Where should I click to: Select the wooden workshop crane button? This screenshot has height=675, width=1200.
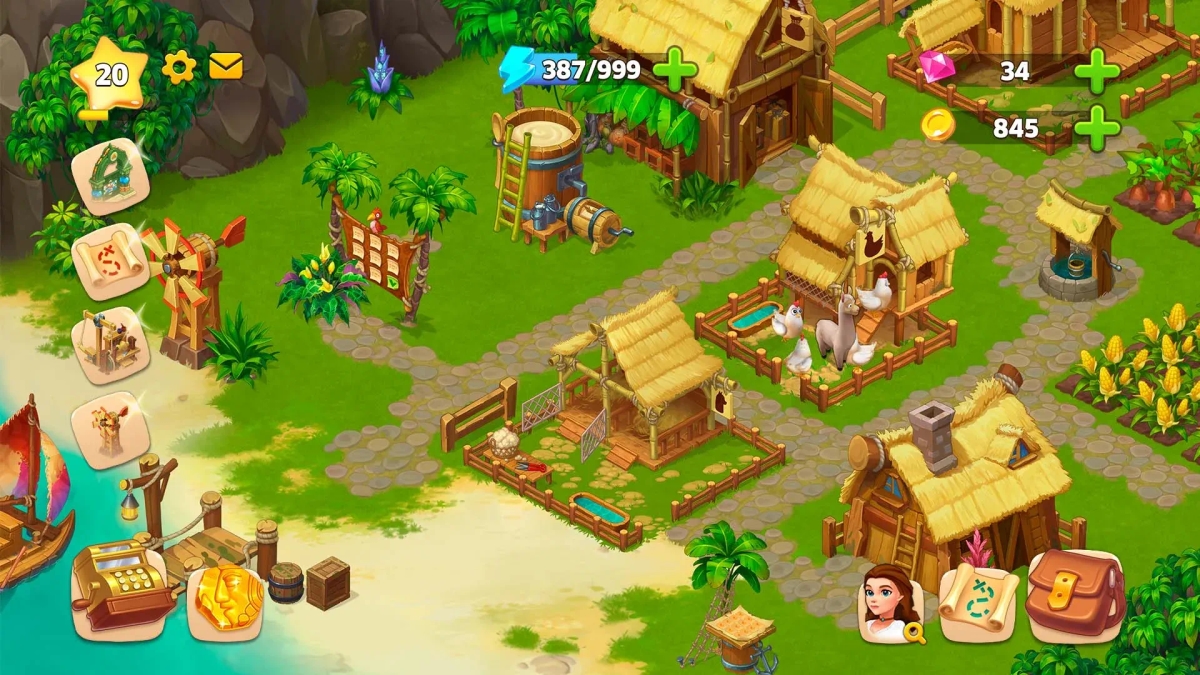[110, 345]
